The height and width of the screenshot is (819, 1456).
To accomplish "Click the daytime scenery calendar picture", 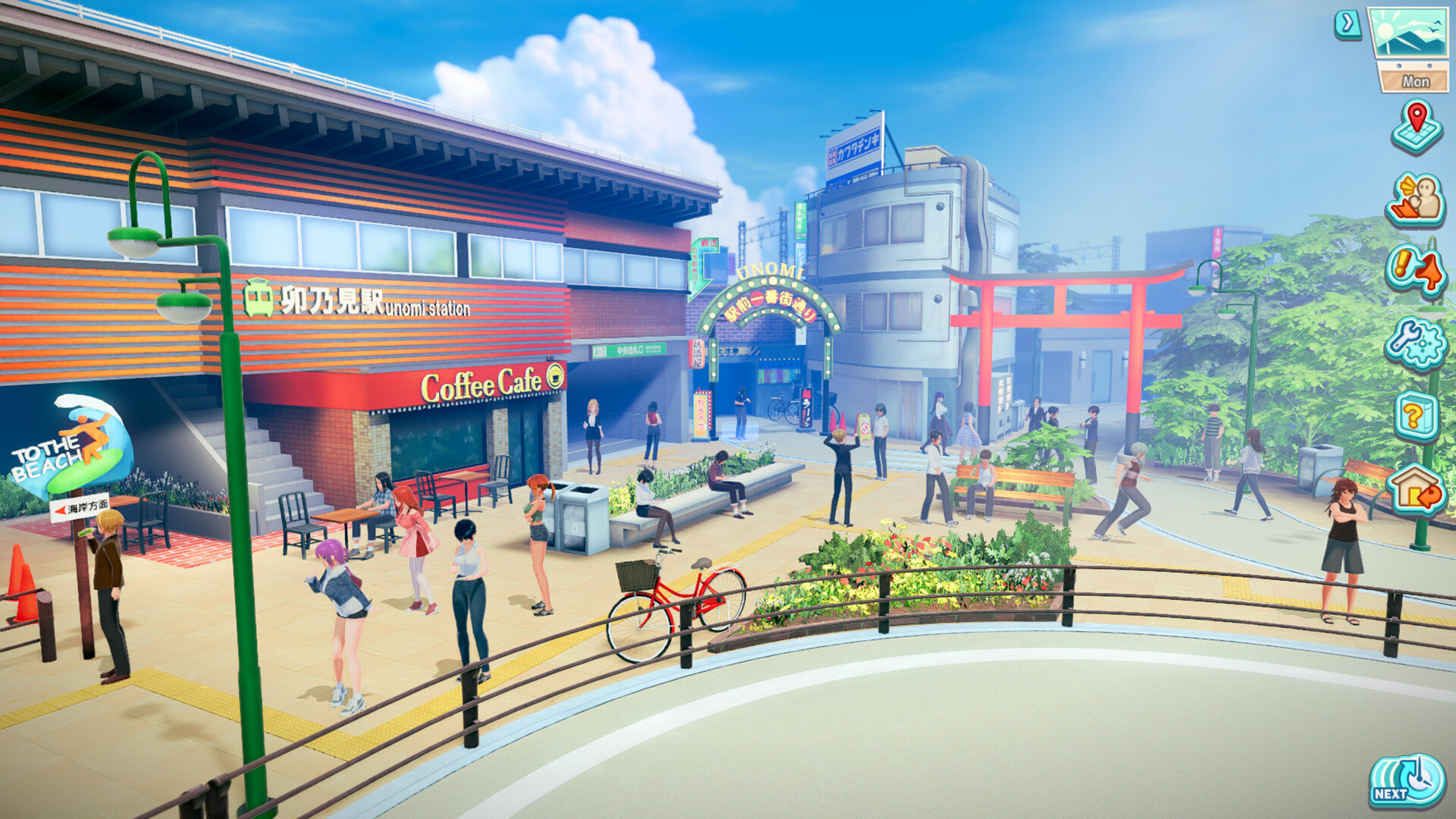I will pyautogui.click(x=1409, y=34).
